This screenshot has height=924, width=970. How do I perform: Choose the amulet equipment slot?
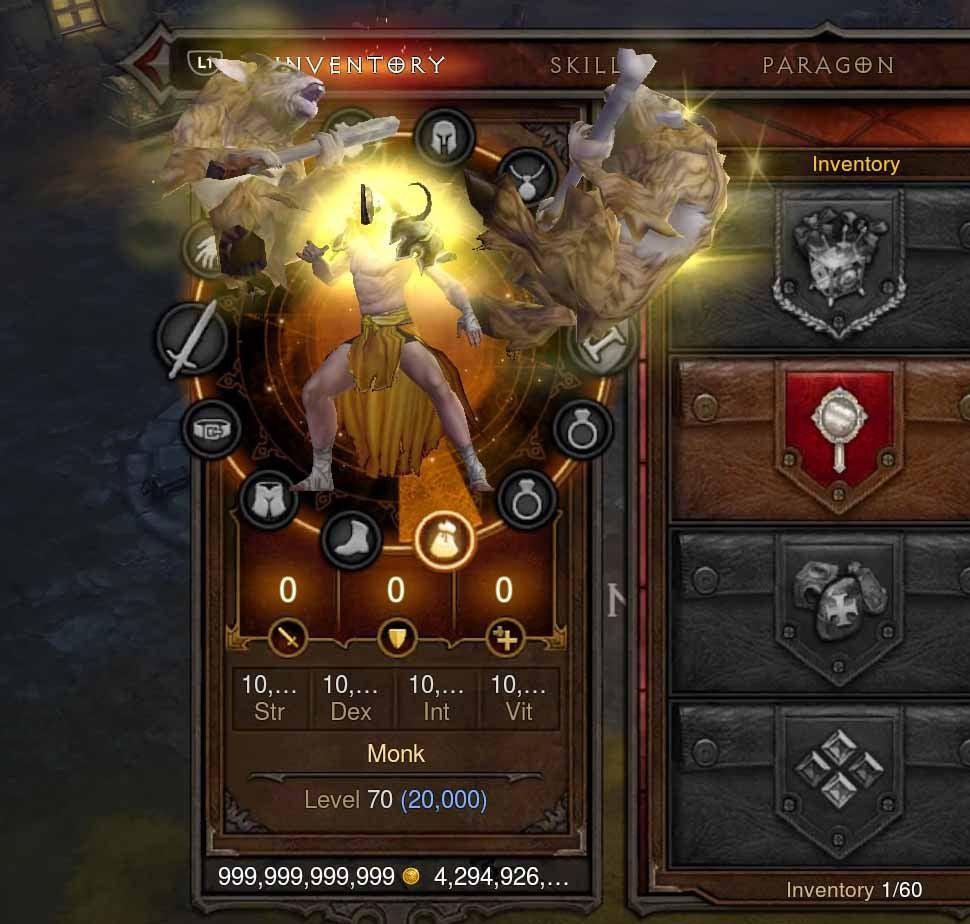pos(524,177)
